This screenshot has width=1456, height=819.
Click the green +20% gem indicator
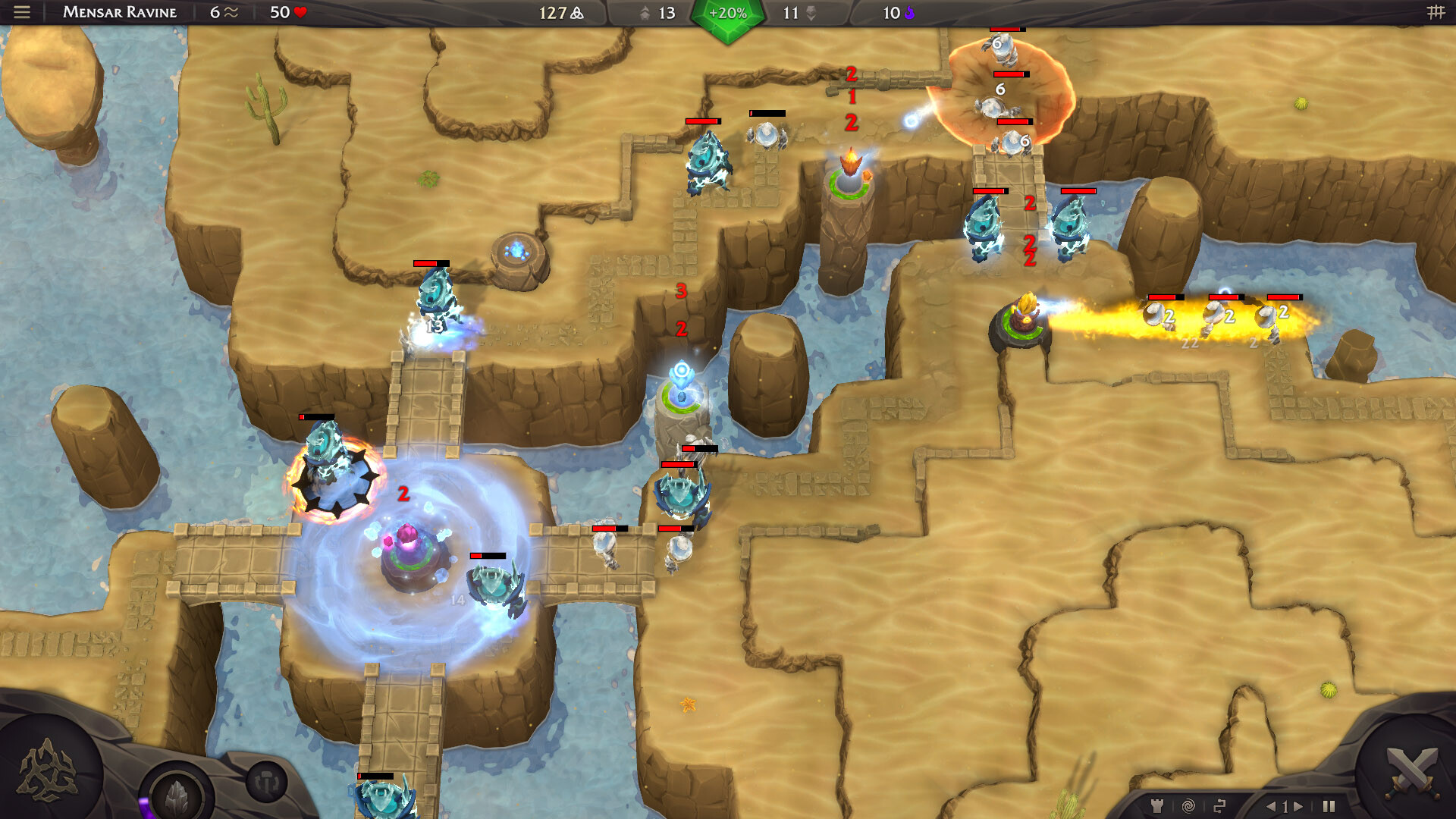click(726, 13)
